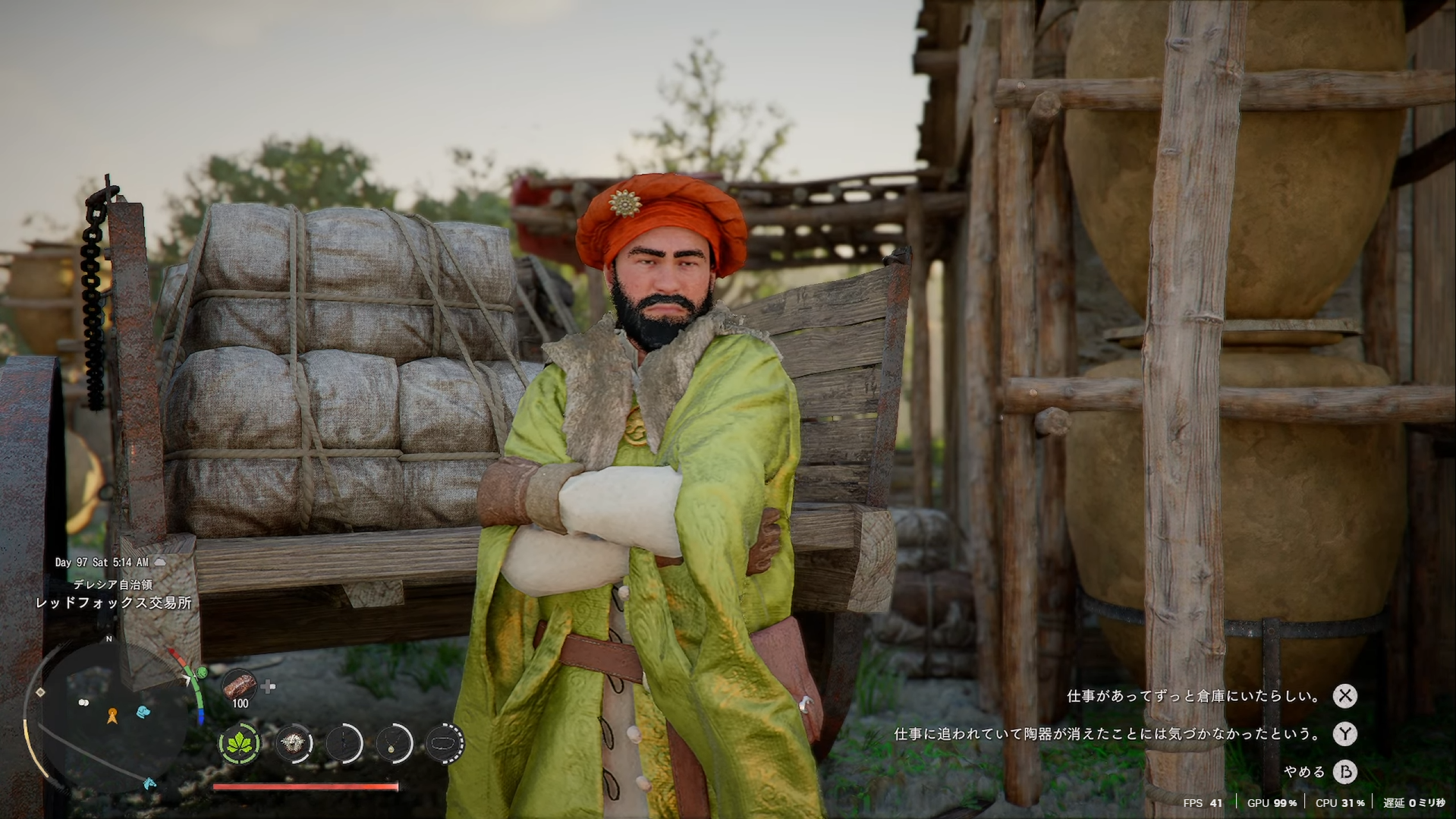Open the circular minimap
The image size is (1456, 819).
pyautogui.click(x=106, y=713)
